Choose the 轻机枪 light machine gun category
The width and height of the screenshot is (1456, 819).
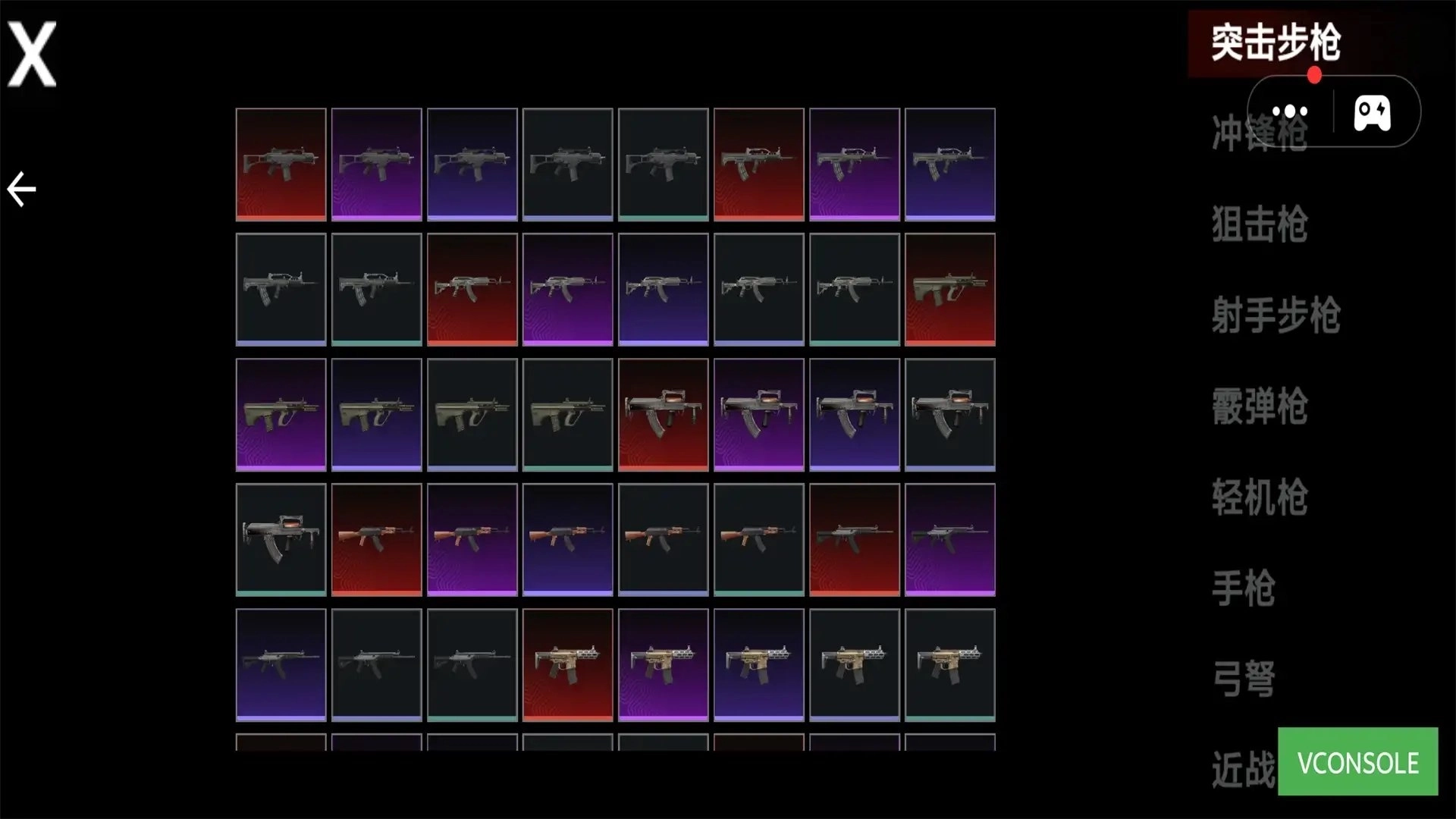[1259, 497]
